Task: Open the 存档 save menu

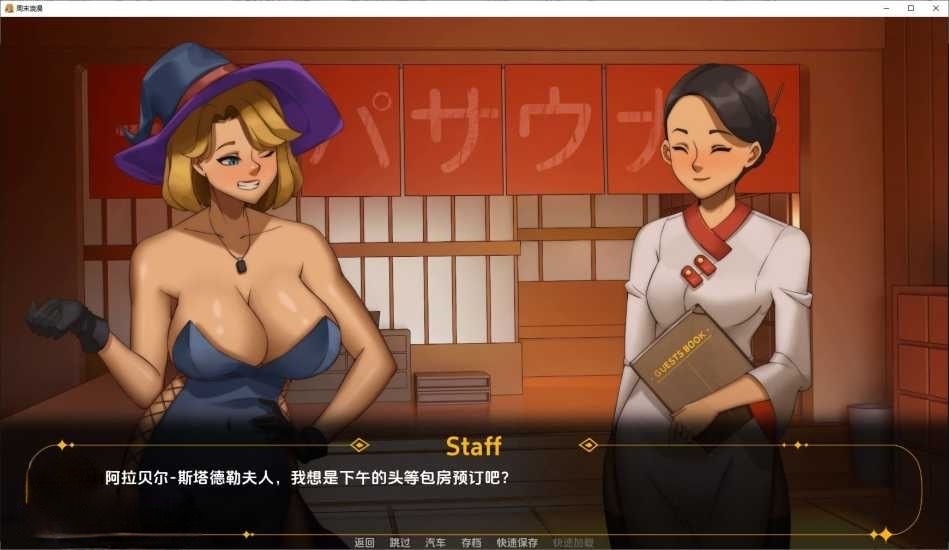Action: click(471, 543)
